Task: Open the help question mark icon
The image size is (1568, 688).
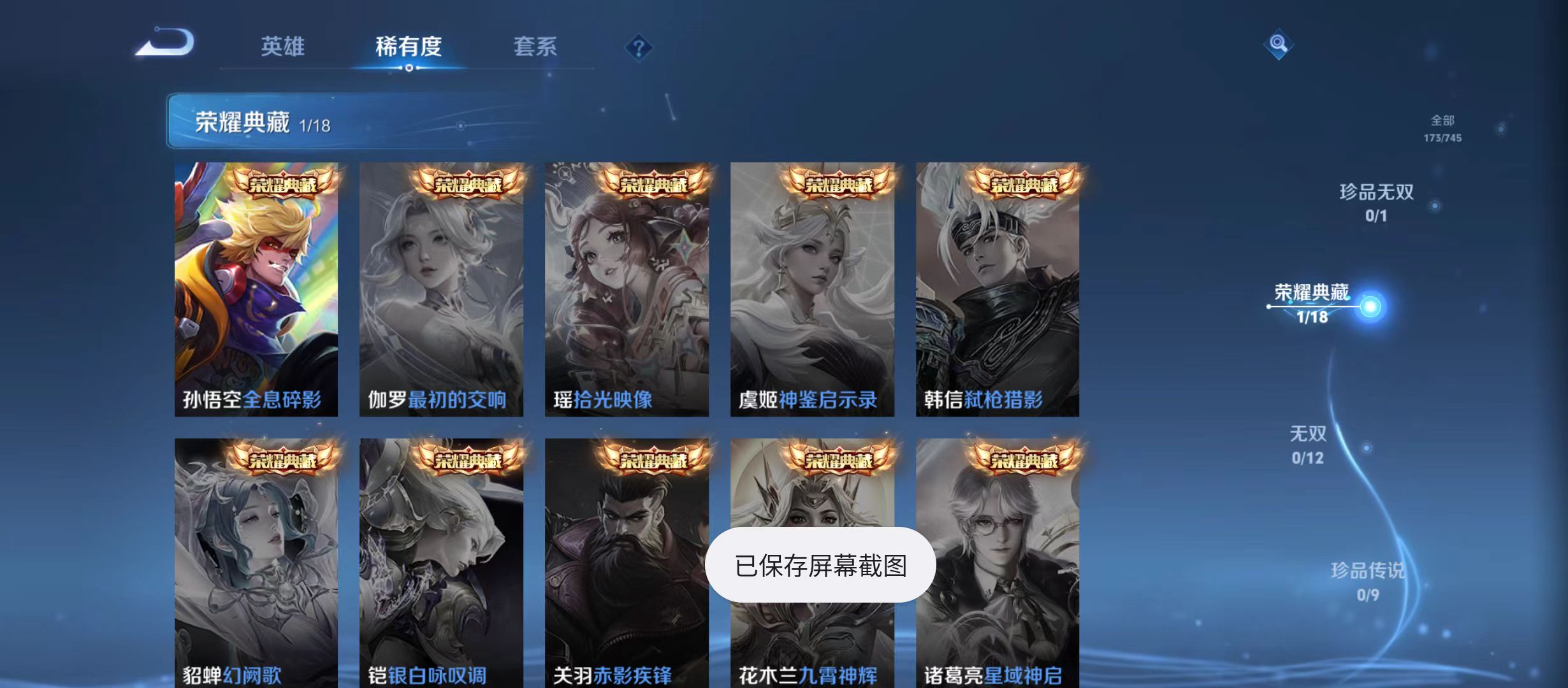Action: (x=638, y=47)
